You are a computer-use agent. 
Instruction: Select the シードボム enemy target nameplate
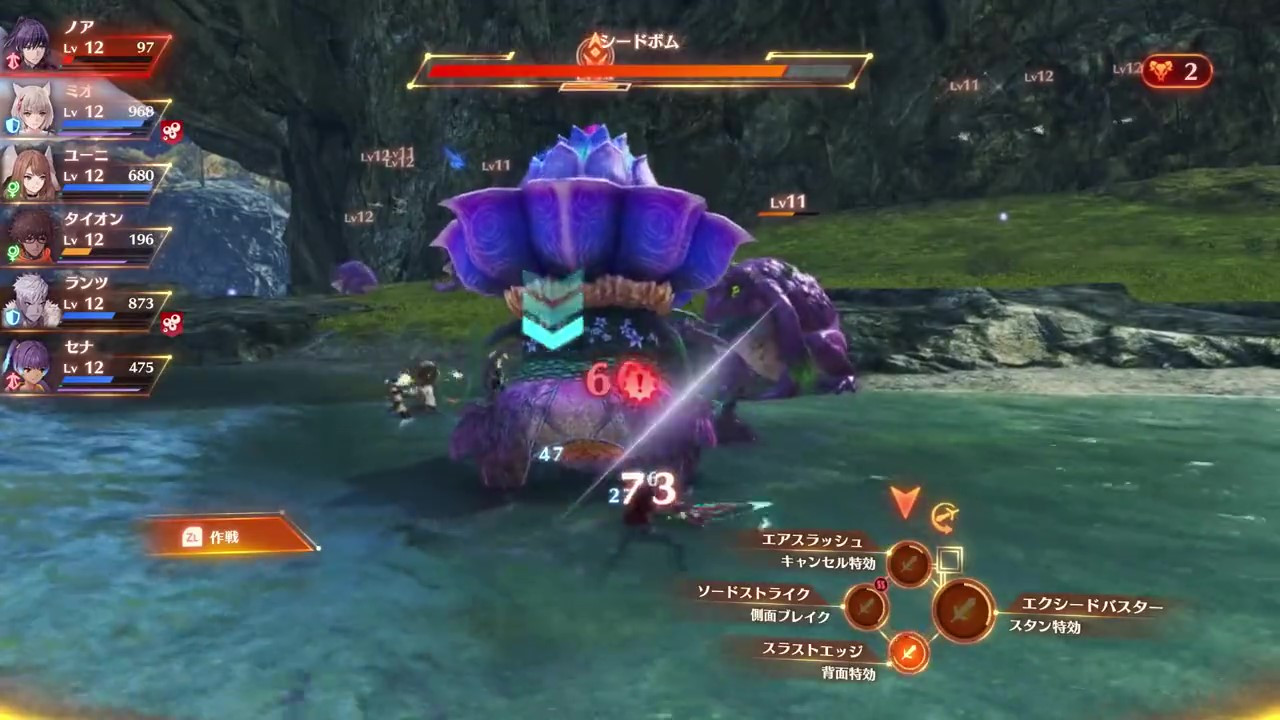click(x=640, y=43)
